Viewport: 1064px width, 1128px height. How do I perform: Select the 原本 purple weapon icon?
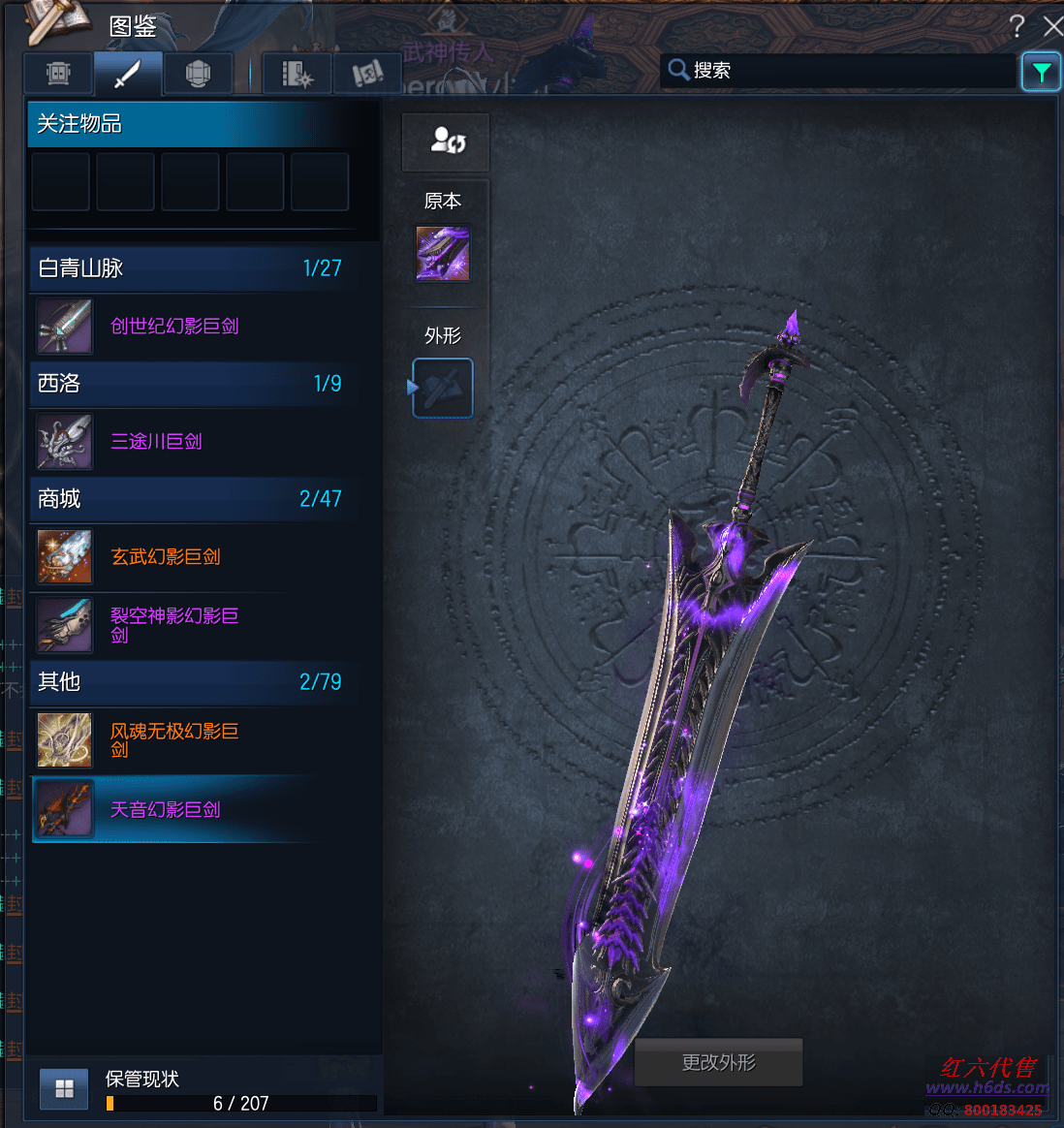click(443, 254)
